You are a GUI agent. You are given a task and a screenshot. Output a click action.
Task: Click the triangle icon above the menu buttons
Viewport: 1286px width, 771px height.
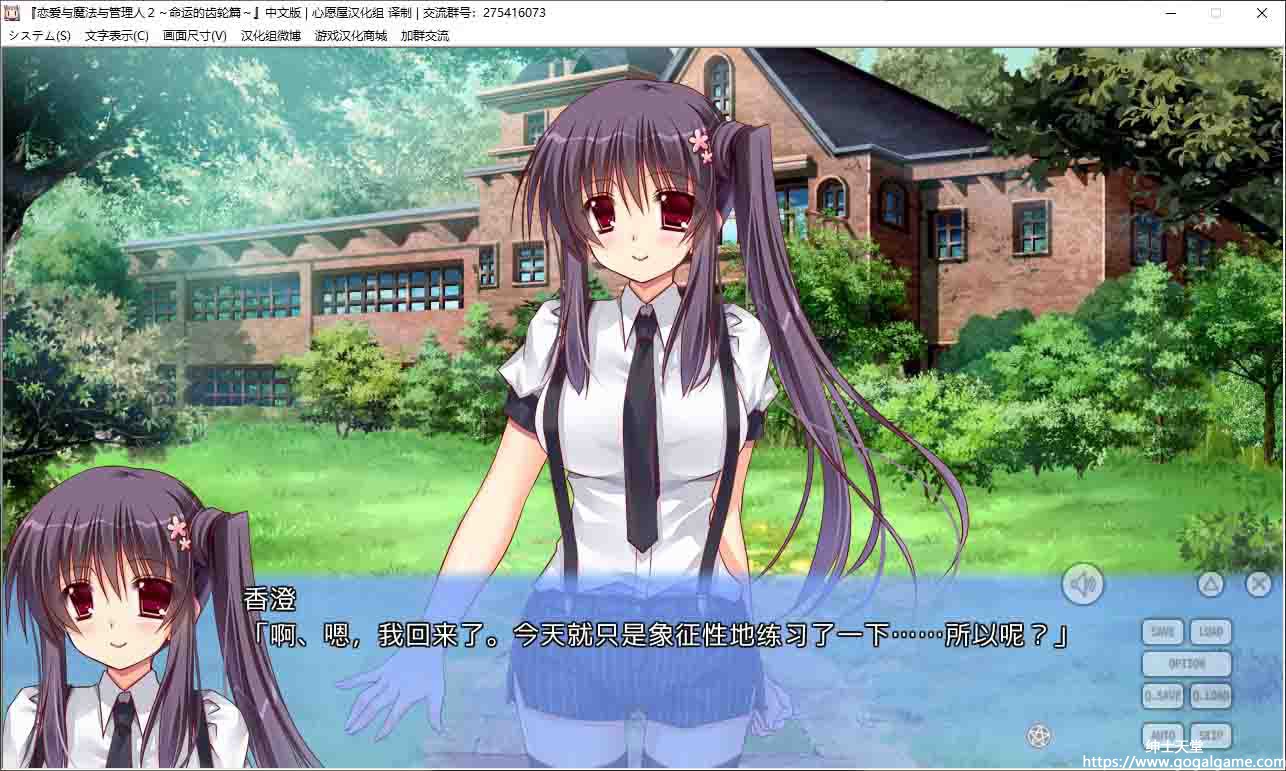1211,584
